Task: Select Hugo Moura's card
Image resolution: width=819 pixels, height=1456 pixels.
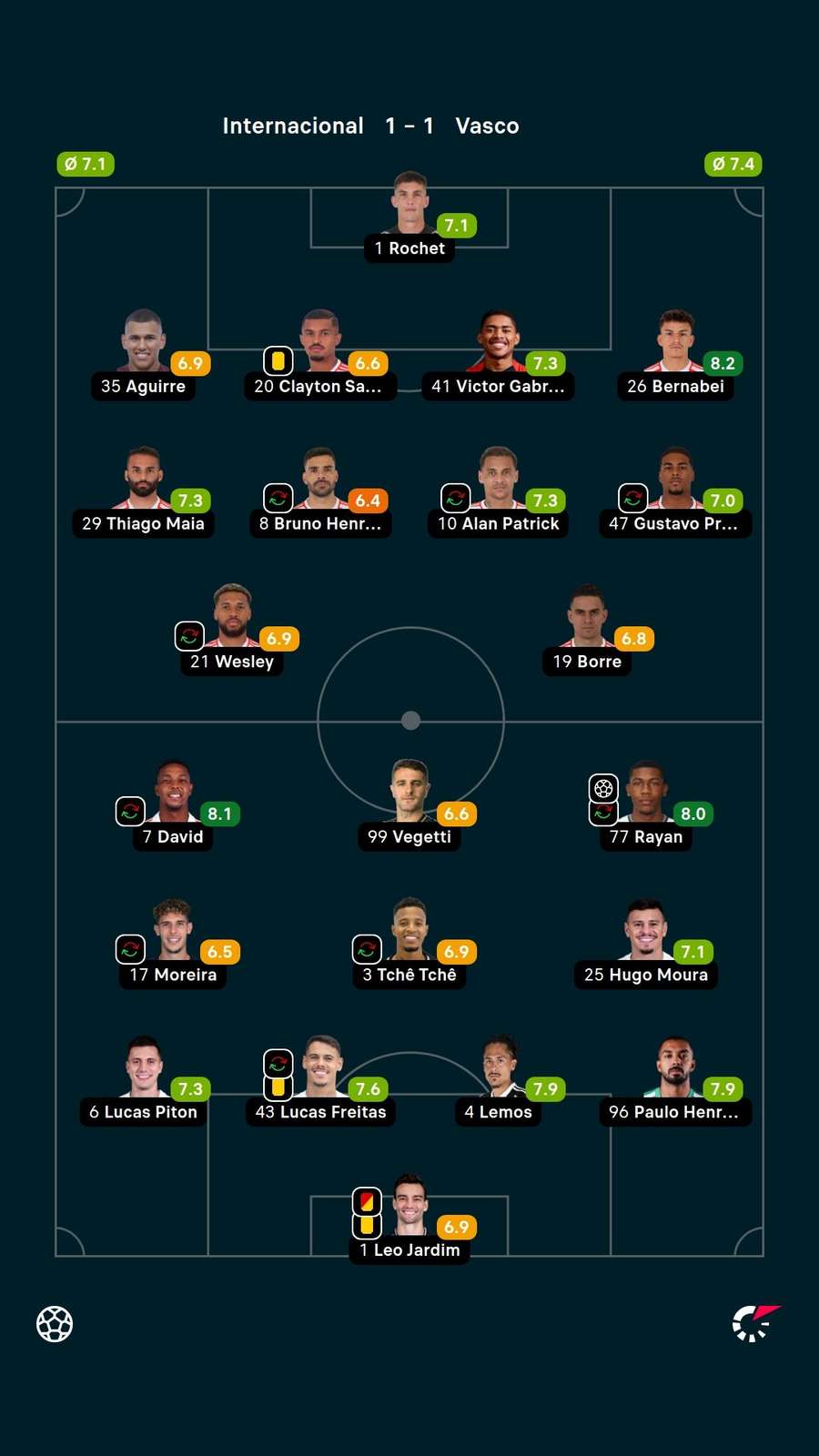Action: click(x=646, y=943)
